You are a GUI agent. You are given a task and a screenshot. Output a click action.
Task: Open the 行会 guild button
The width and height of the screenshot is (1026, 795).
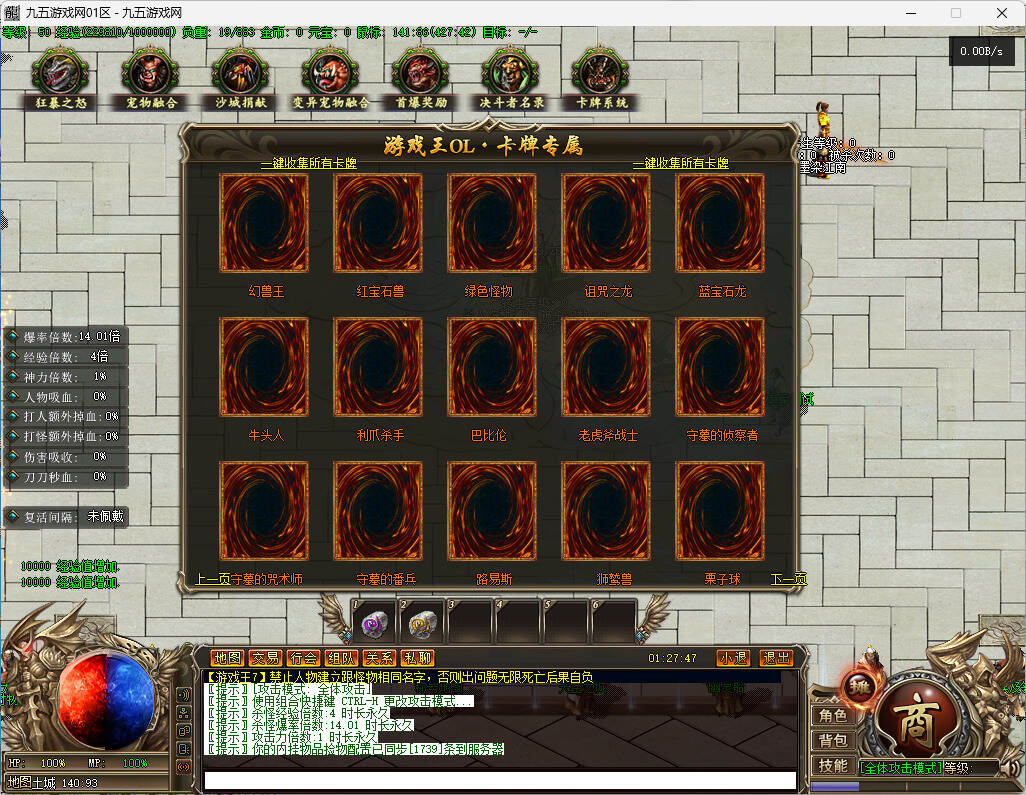[x=303, y=658]
